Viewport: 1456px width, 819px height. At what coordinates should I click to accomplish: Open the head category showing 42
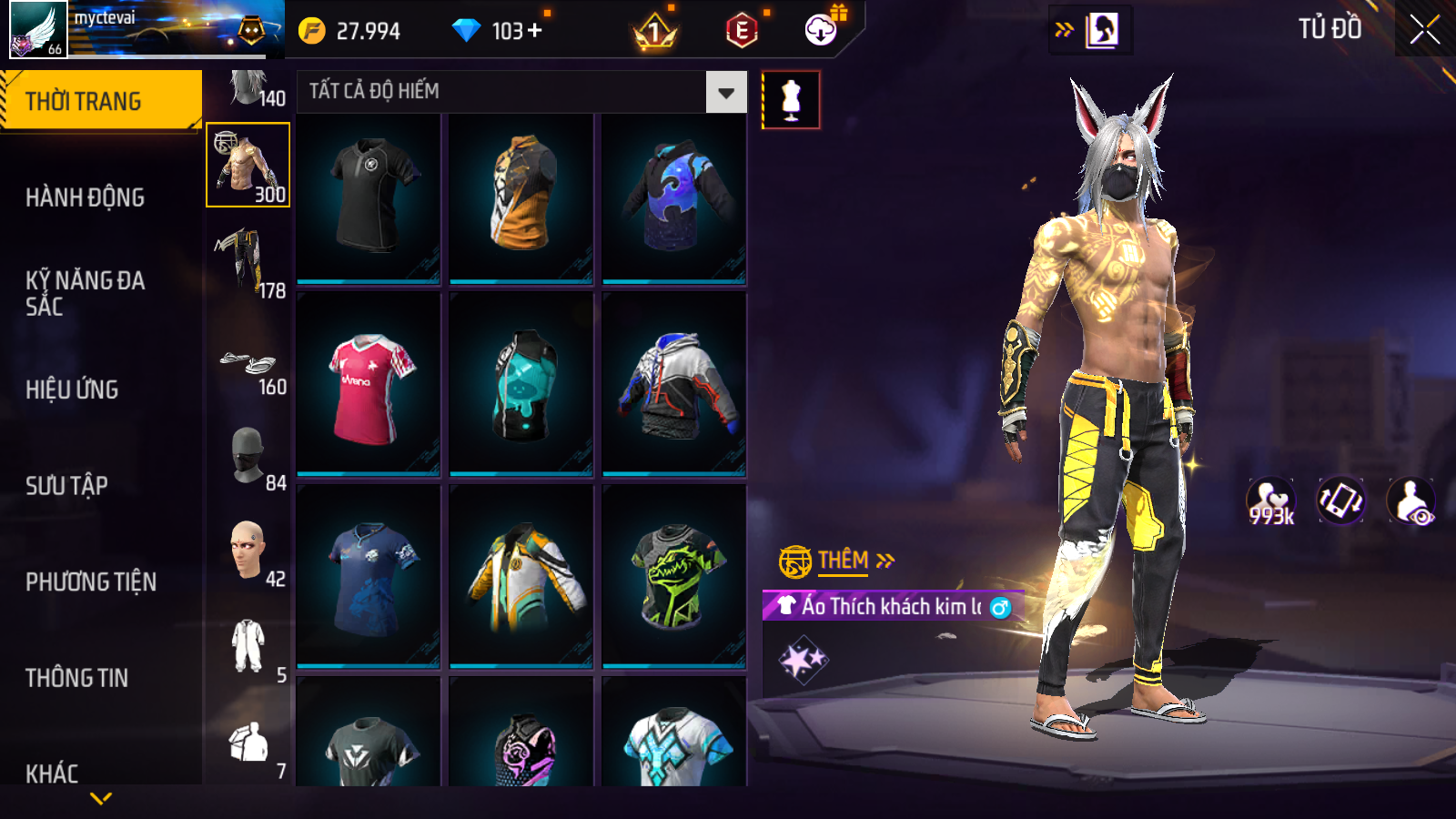(x=248, y=553)
